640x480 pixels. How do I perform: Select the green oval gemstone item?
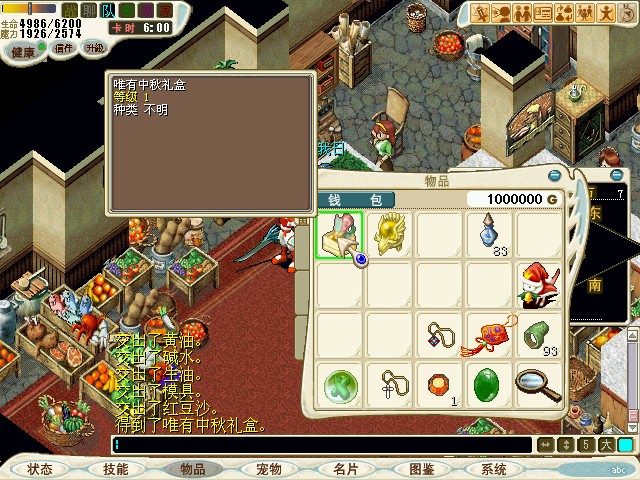click(489, 386)
